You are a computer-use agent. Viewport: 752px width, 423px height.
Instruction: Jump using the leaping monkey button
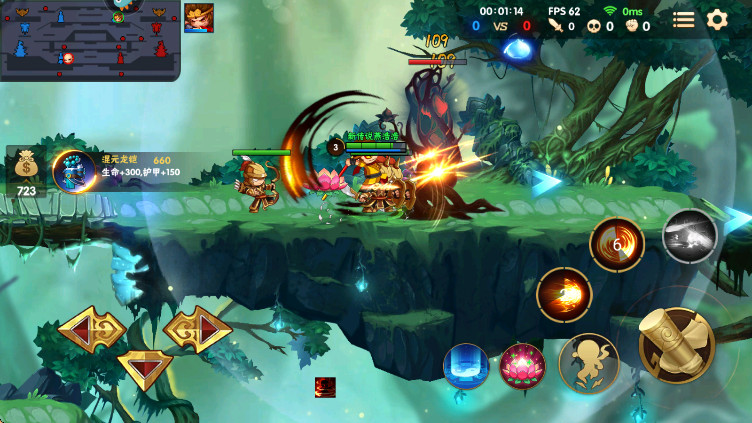click(x=589, y=363)
